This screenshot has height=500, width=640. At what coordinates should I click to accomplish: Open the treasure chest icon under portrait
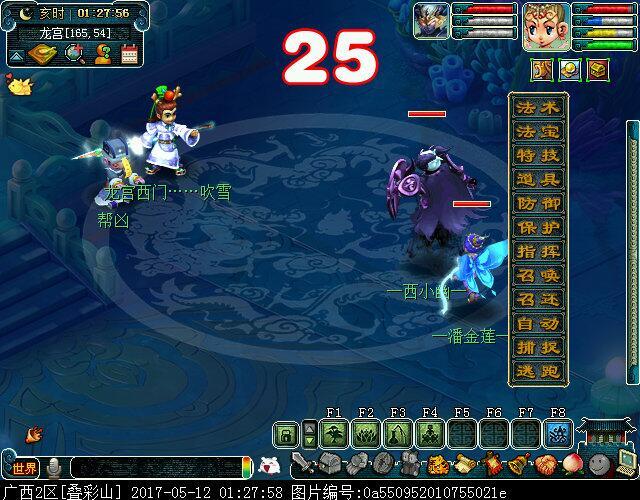coord(597,69)
